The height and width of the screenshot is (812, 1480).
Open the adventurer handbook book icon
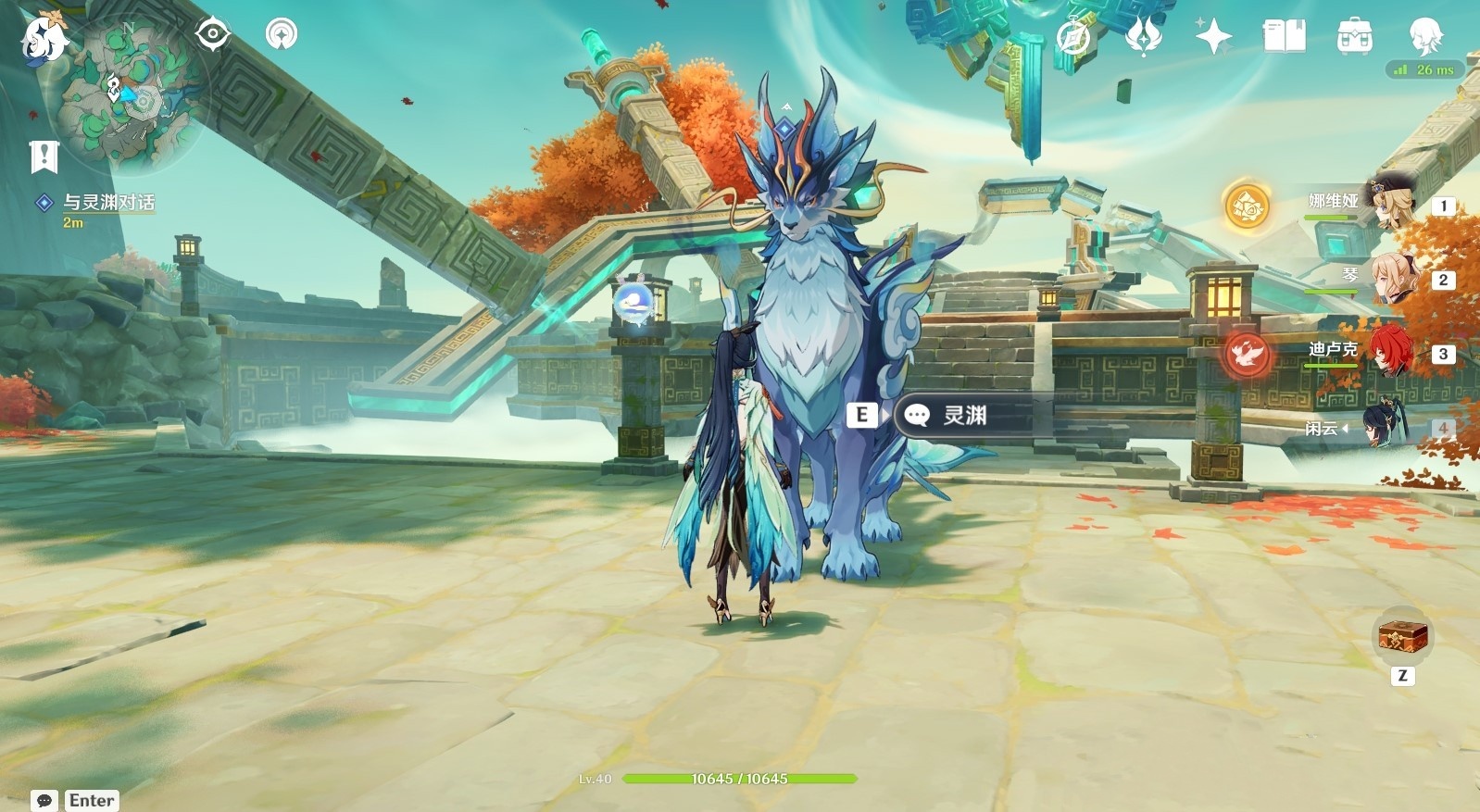(1284, 37)
